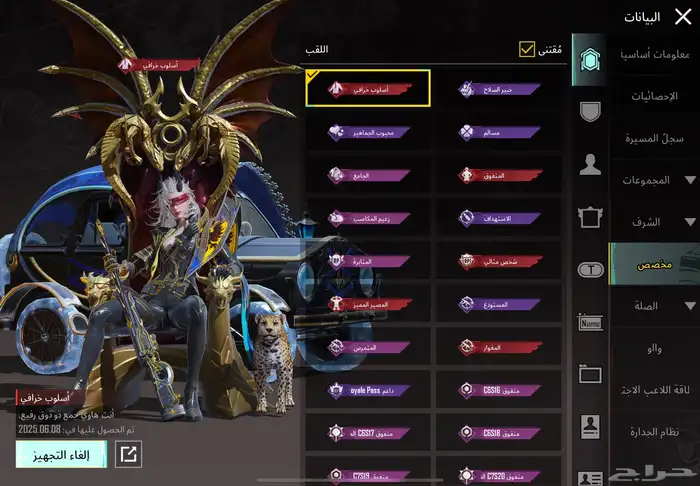Open the share icon beside the unequip button

coord(129,455)
